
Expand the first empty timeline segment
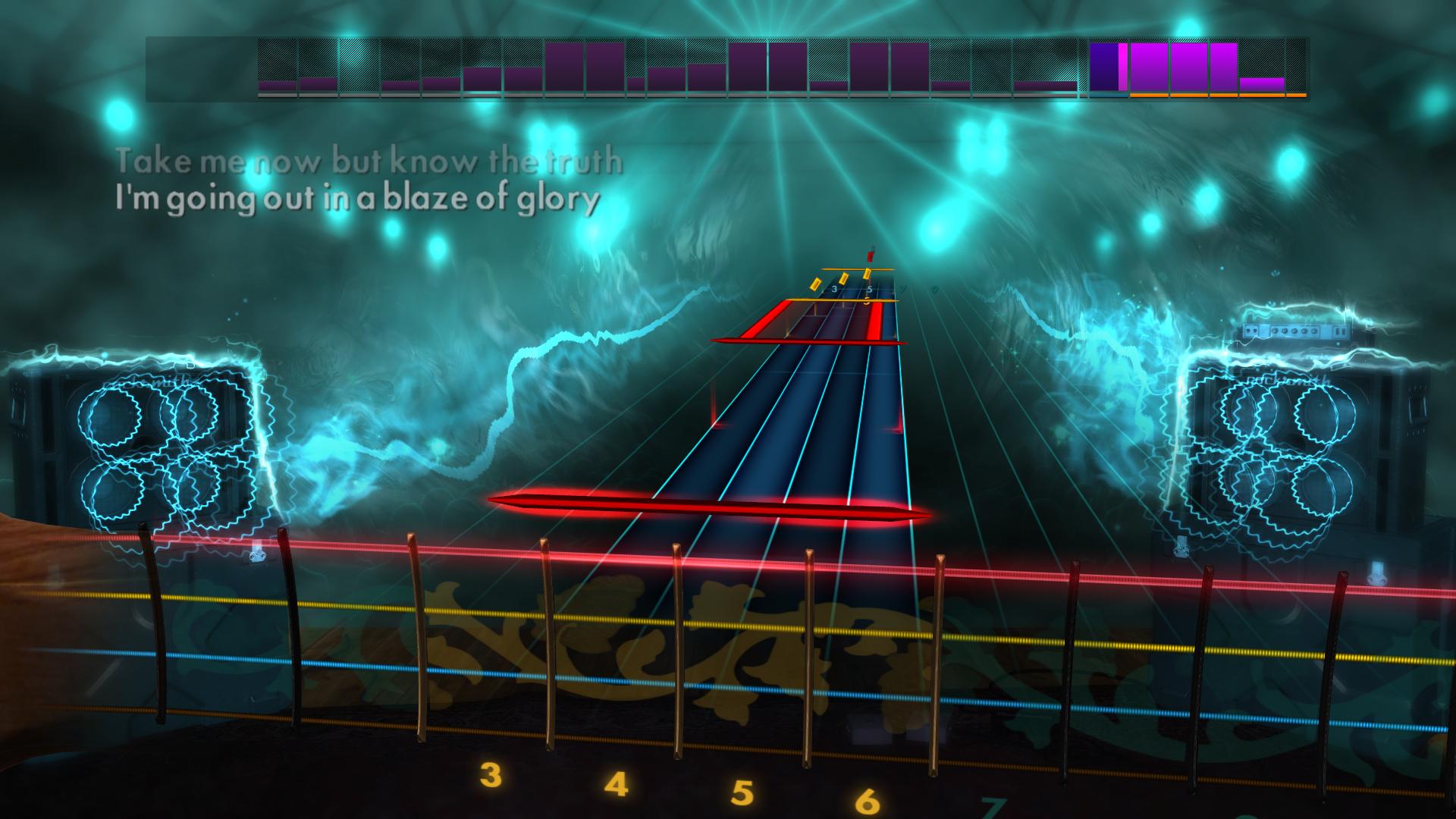[x=201, y=68]
